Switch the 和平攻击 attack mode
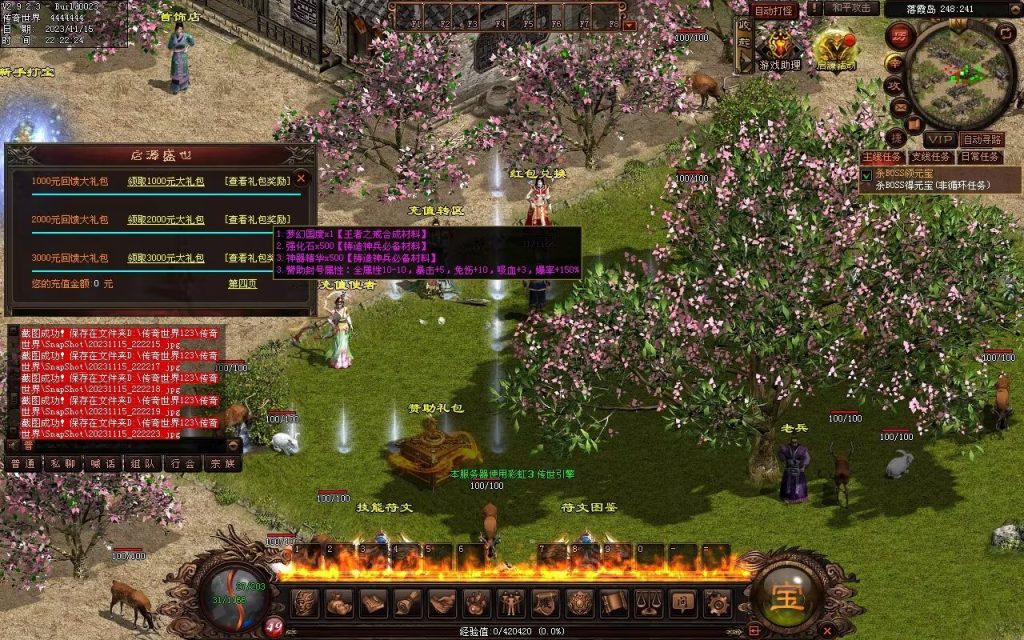This screenshot has width=1024, height=640. pyautogui.click(x=853, y=8)
